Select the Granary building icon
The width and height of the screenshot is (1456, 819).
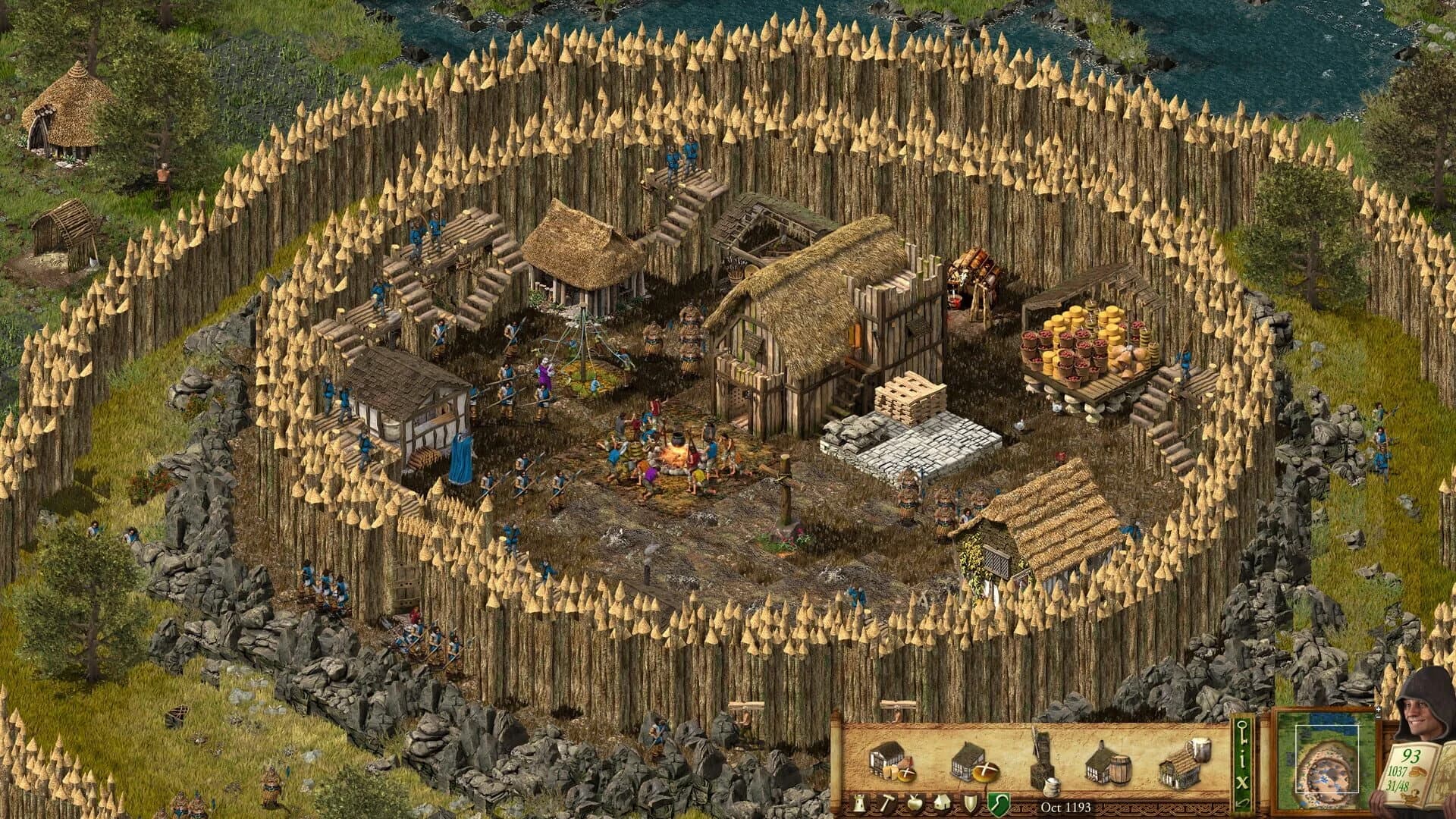point(891,763)
